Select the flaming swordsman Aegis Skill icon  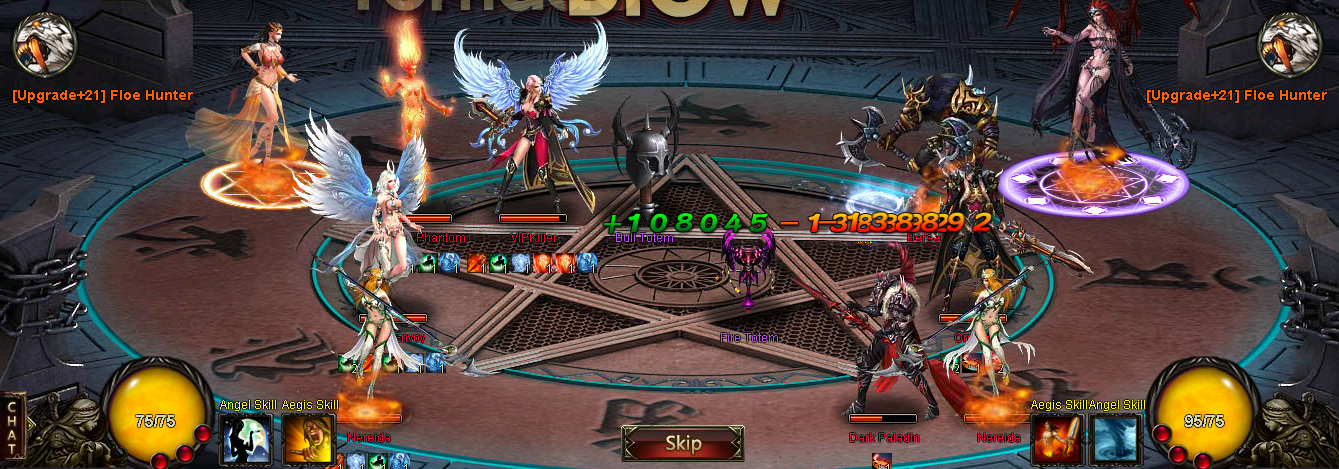click(1056, 440)
